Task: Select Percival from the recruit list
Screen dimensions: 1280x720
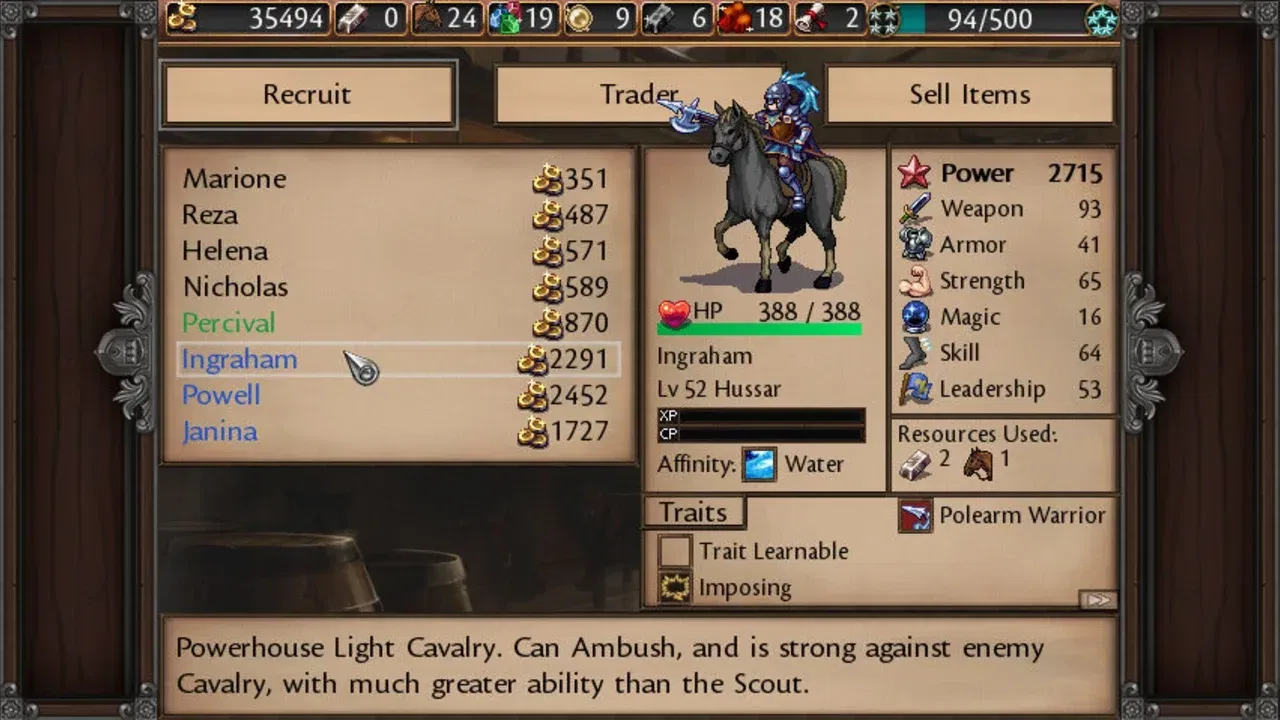Action: tap(229, 323)
